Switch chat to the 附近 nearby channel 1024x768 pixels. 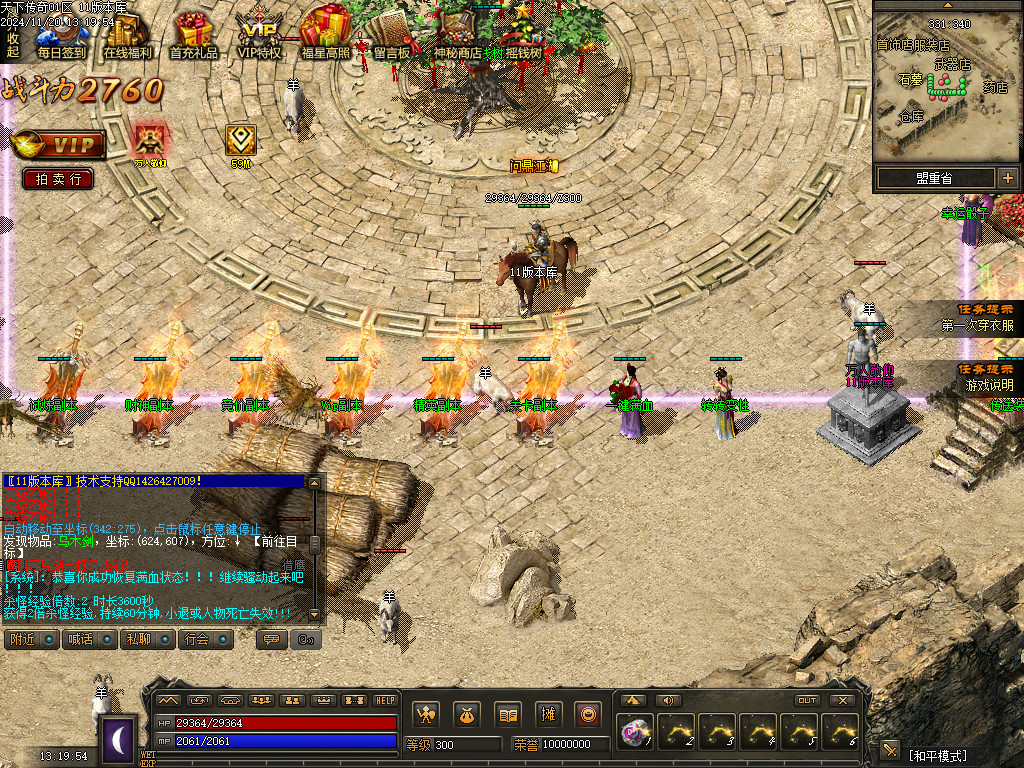(x=31, y=639)
